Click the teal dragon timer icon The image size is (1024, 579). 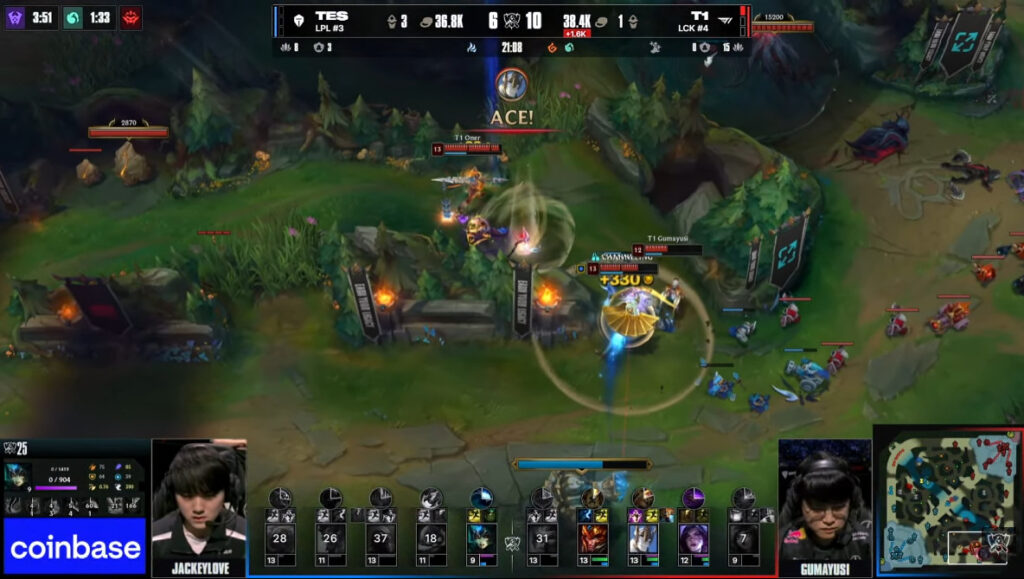pyautogui.click(x=73, y=17)
